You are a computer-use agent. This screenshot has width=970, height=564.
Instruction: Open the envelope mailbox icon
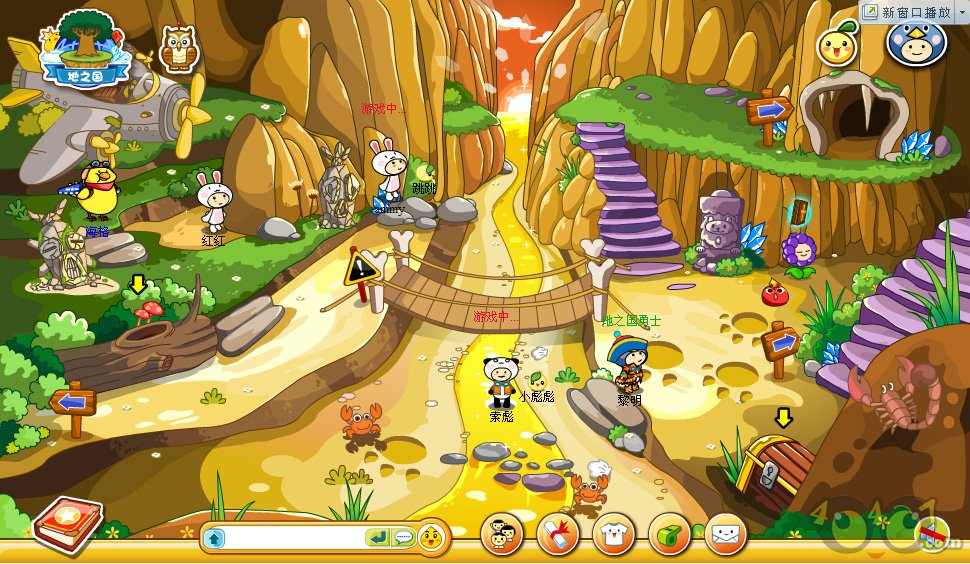point(725,534)
